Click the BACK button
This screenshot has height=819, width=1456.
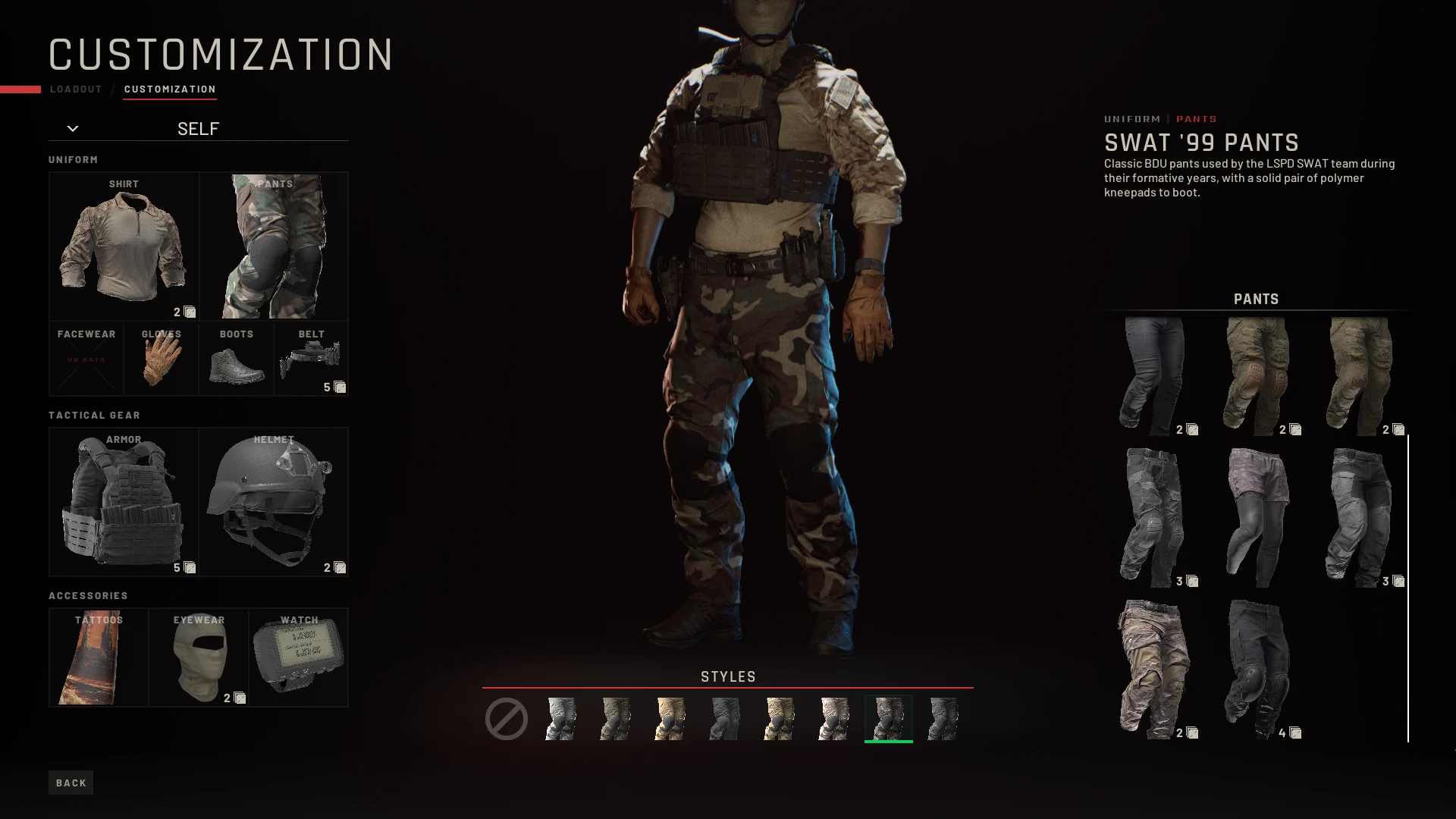pos(71,782)
